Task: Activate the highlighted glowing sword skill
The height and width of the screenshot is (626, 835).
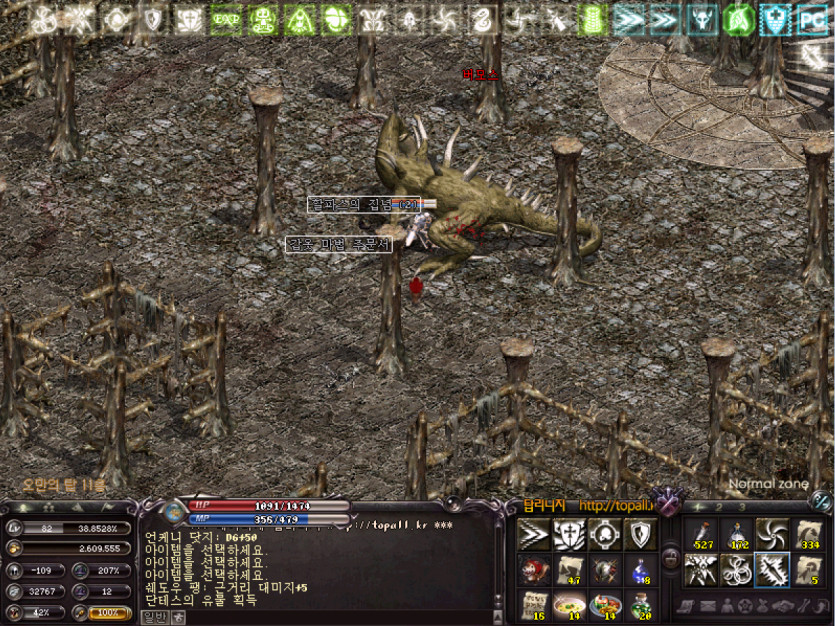Action: click(772, 569)
